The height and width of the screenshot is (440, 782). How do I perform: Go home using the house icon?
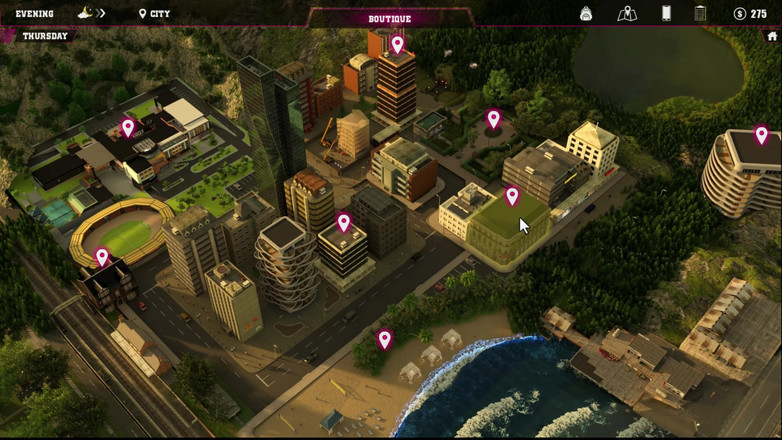pyautogui.click(x=772, y=36)
